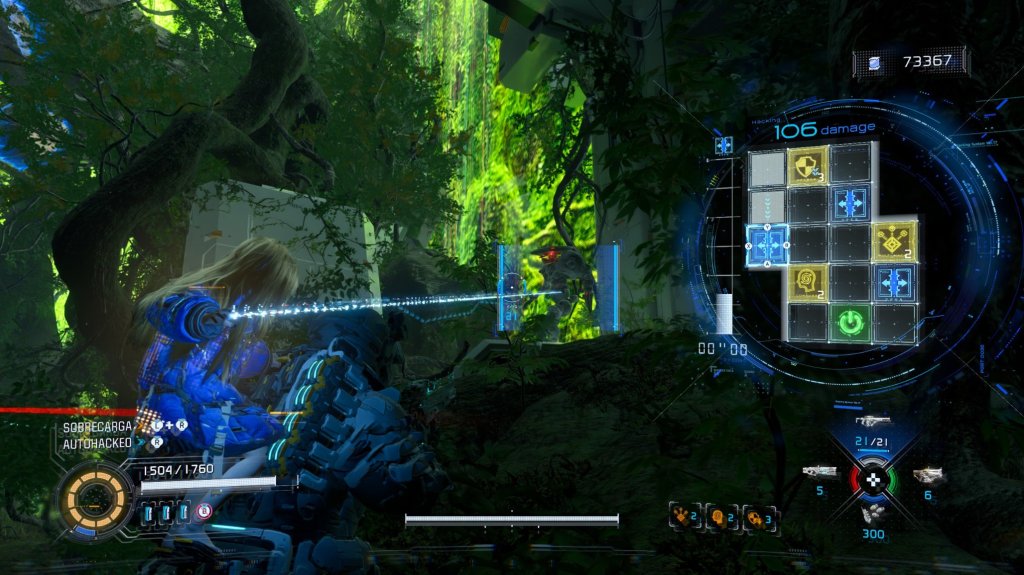The height and width of the screenshot is (575, 1024).
Task: Select the highlighted blue arrow tile with cursor
Action: pos(767,243)
